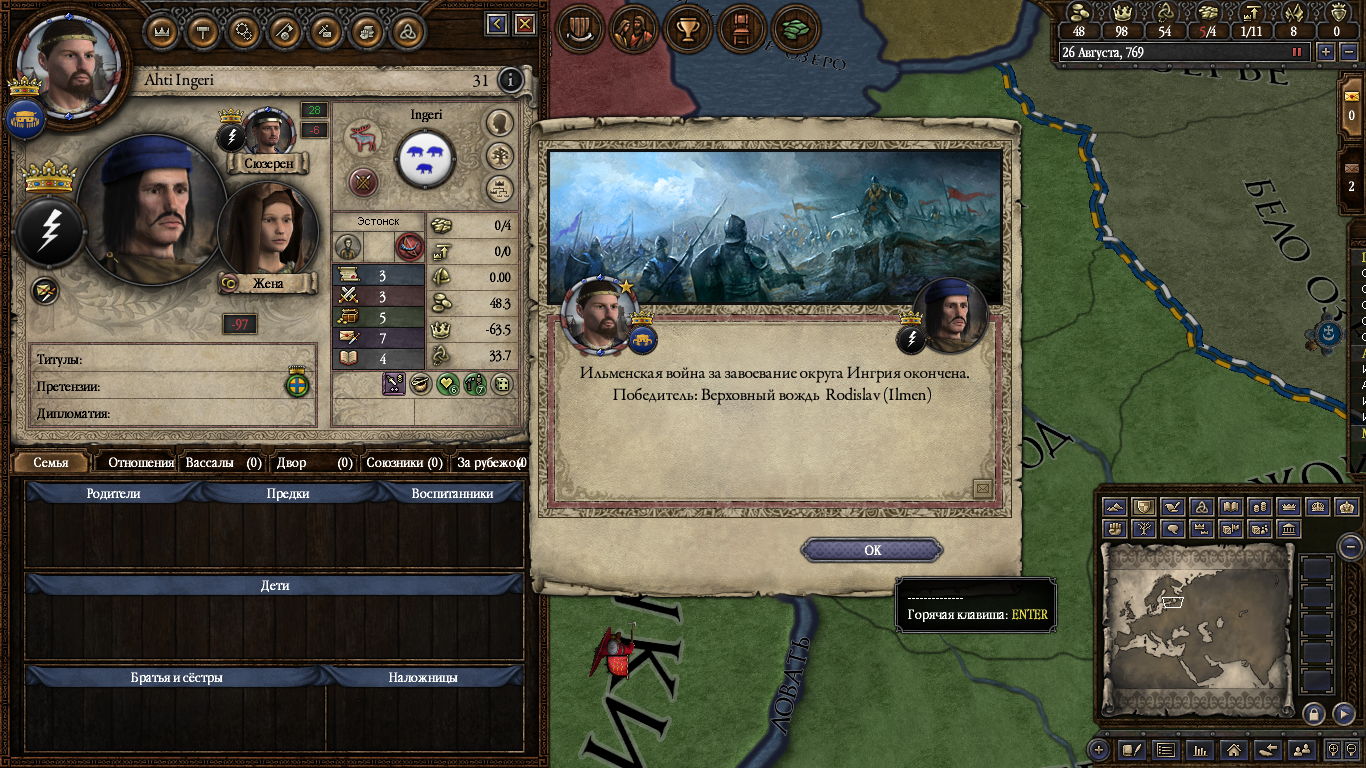The height and width of the screenshot is (768, 1366).
Task: Open the trophy icon in top bar
Action: point(687,29)
